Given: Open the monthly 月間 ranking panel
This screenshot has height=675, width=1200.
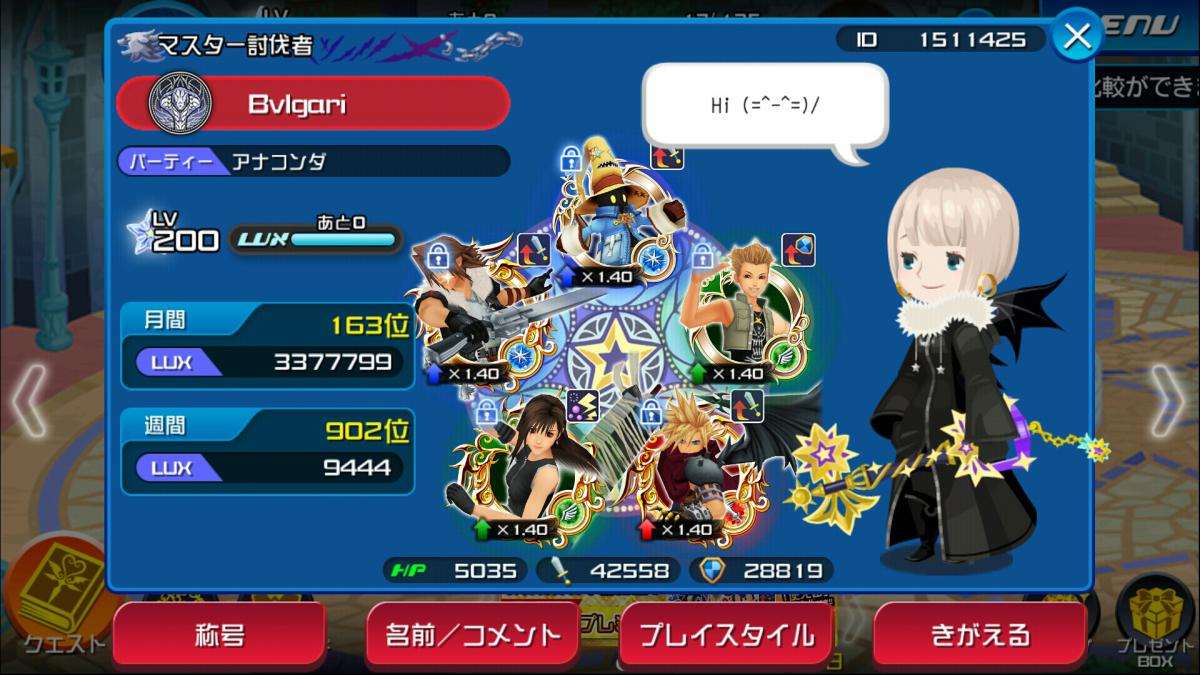Looking at the screenshot, I should point(267,345).
